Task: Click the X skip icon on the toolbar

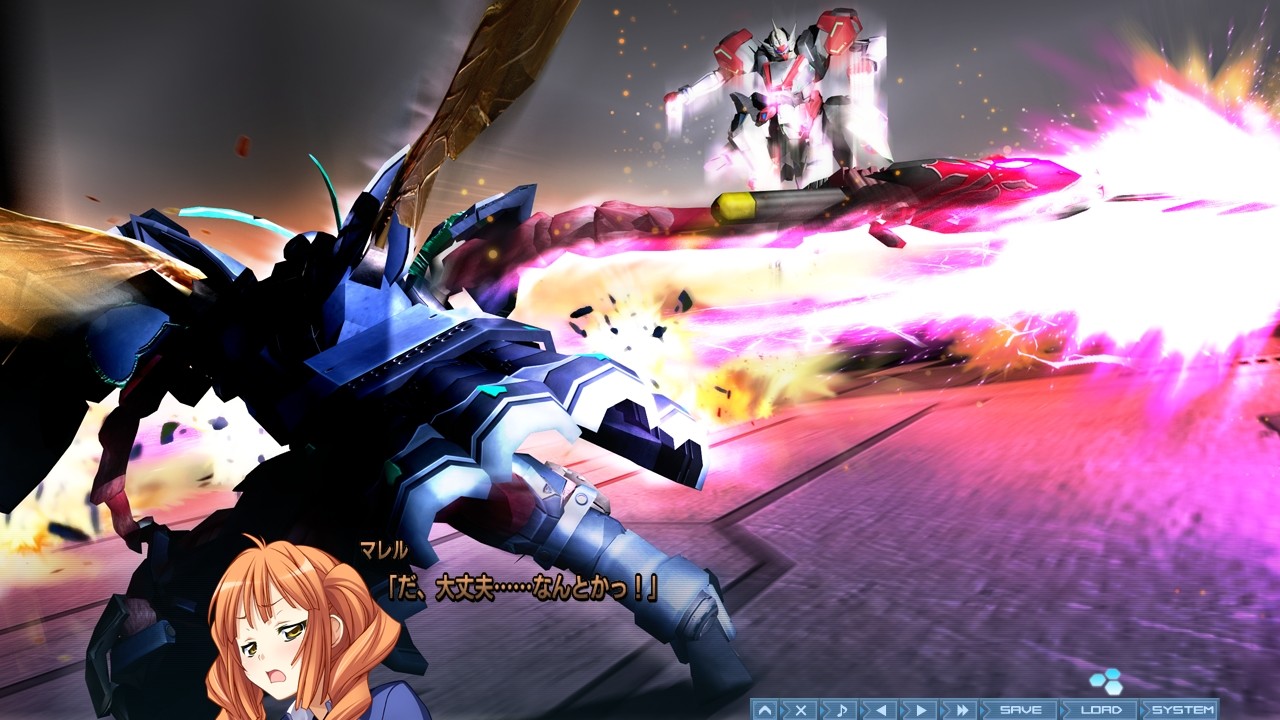Action: 801,710
